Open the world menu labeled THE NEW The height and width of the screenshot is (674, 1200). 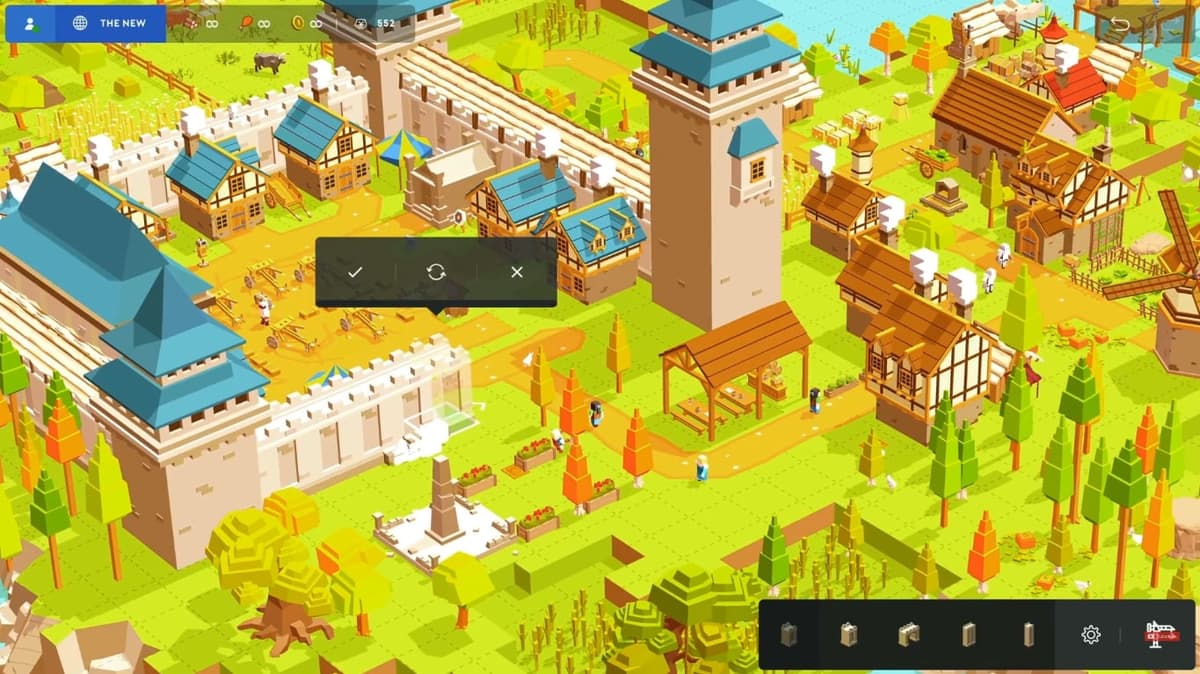pos(111,22)
